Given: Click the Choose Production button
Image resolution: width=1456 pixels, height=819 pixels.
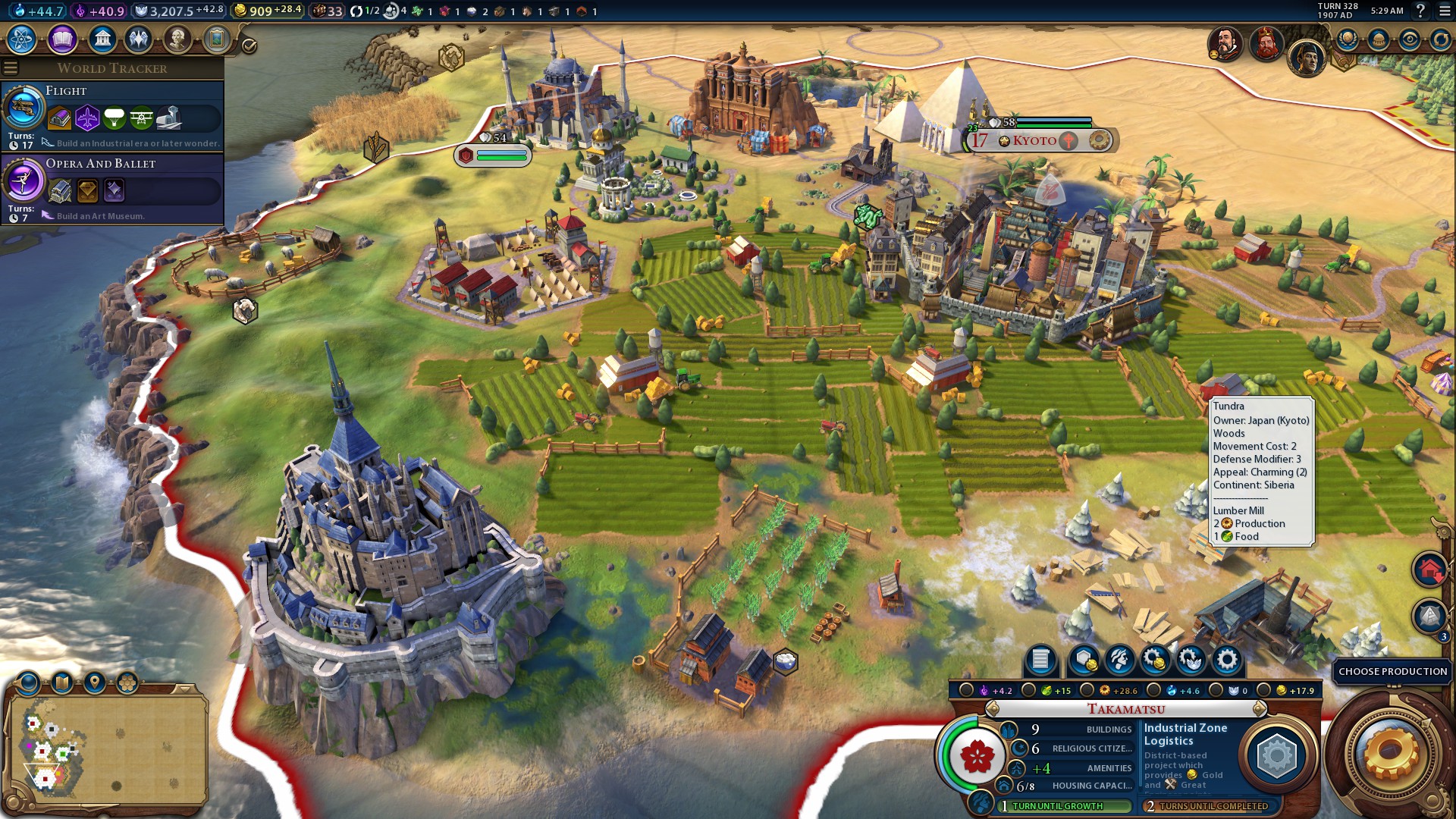Looking at the screenshot, I should (x=1392, y=671).
